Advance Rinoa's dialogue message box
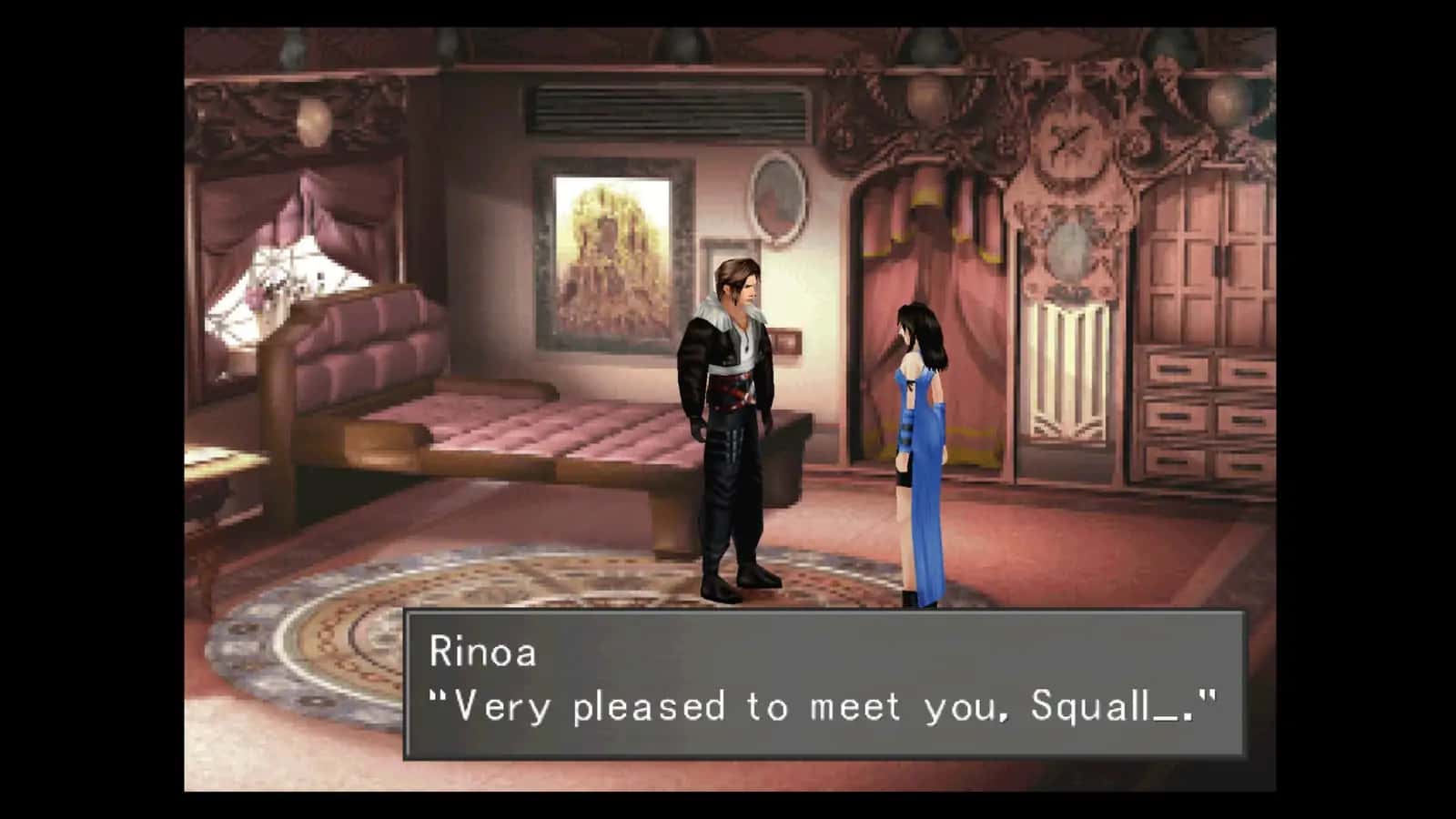 click(x=824, y=684)
